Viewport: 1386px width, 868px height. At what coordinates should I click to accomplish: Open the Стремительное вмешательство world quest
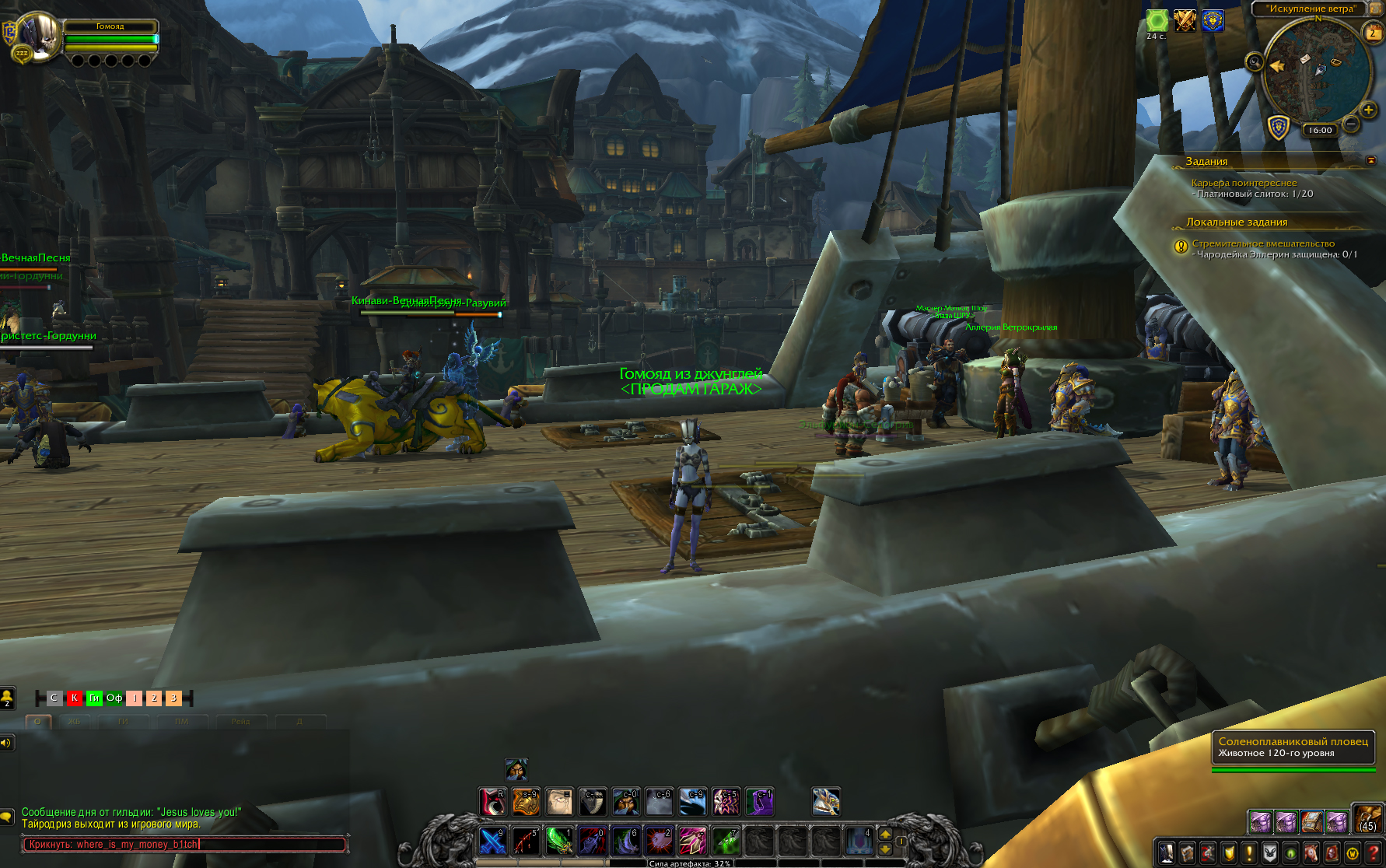(1263, 243)
